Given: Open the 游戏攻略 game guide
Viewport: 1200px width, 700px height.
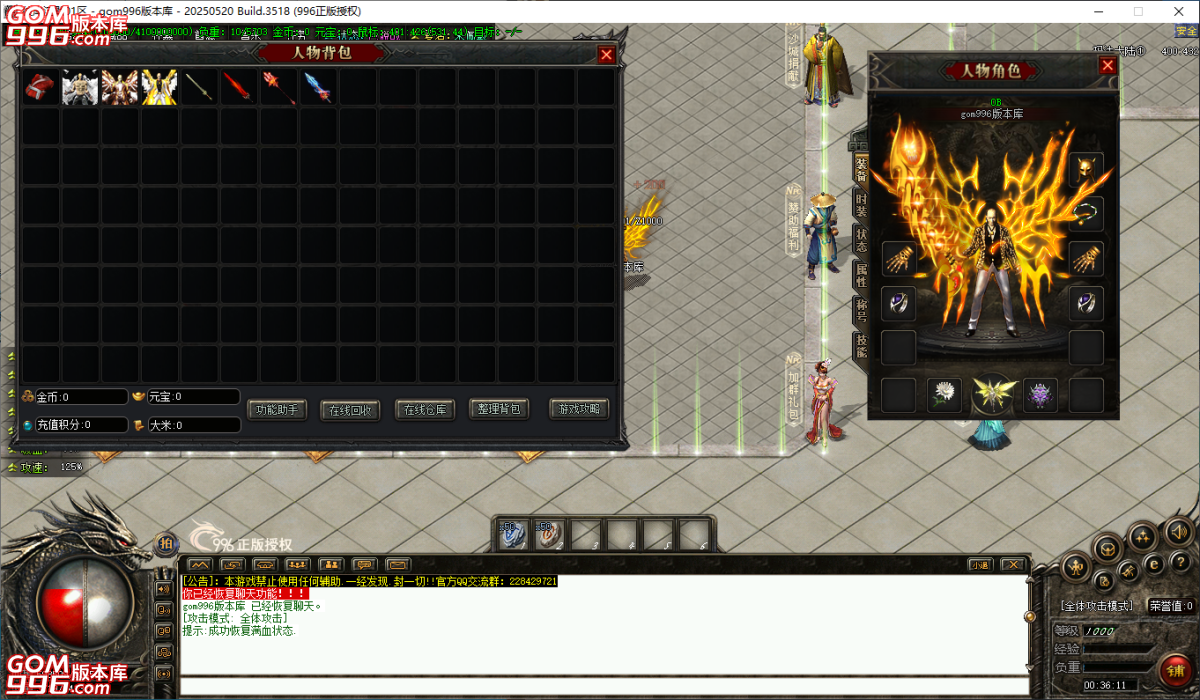Looking at the screenshot, I should [579, 409].
